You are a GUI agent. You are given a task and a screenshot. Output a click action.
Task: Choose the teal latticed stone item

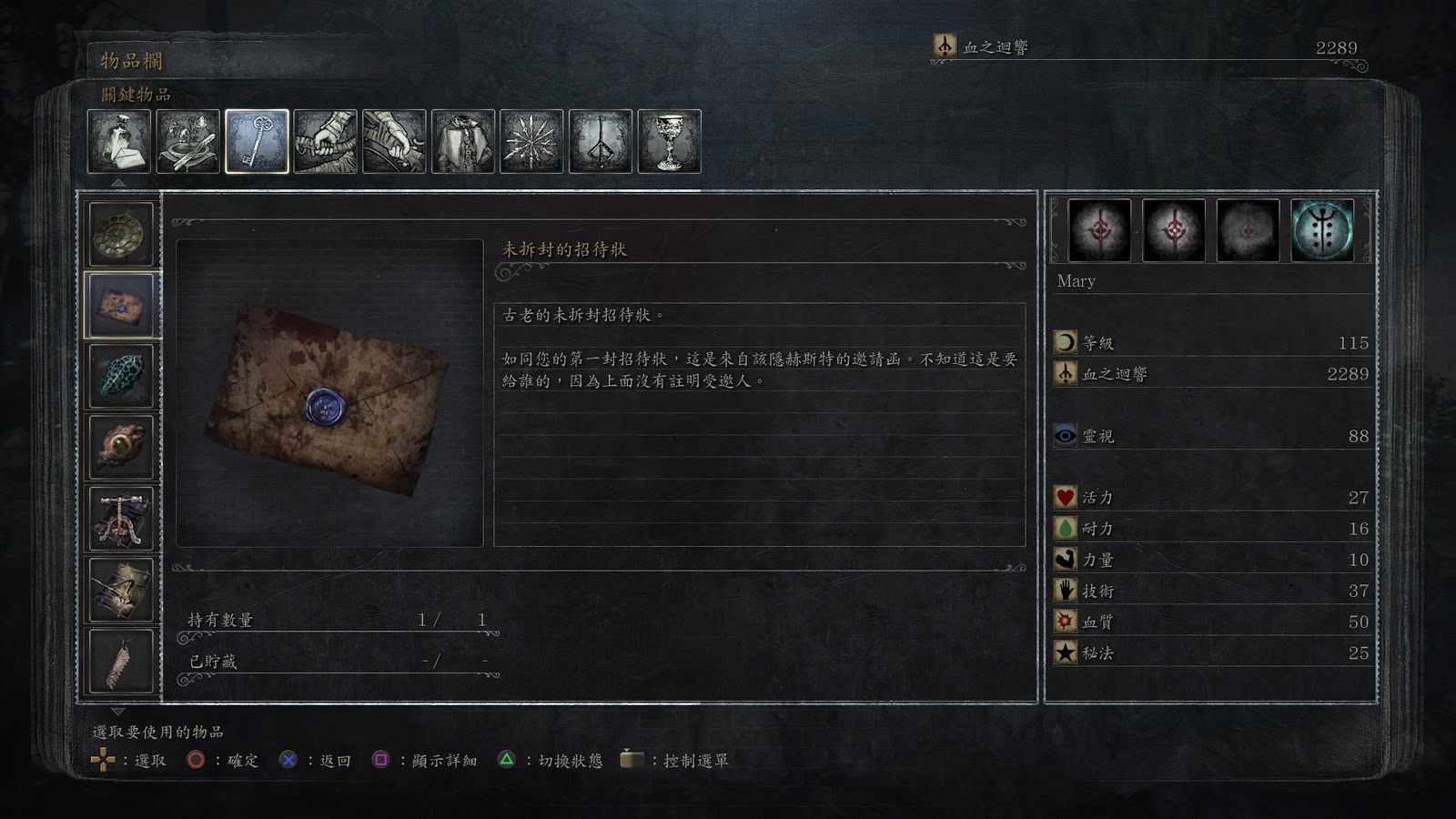[x=121, y=376]
